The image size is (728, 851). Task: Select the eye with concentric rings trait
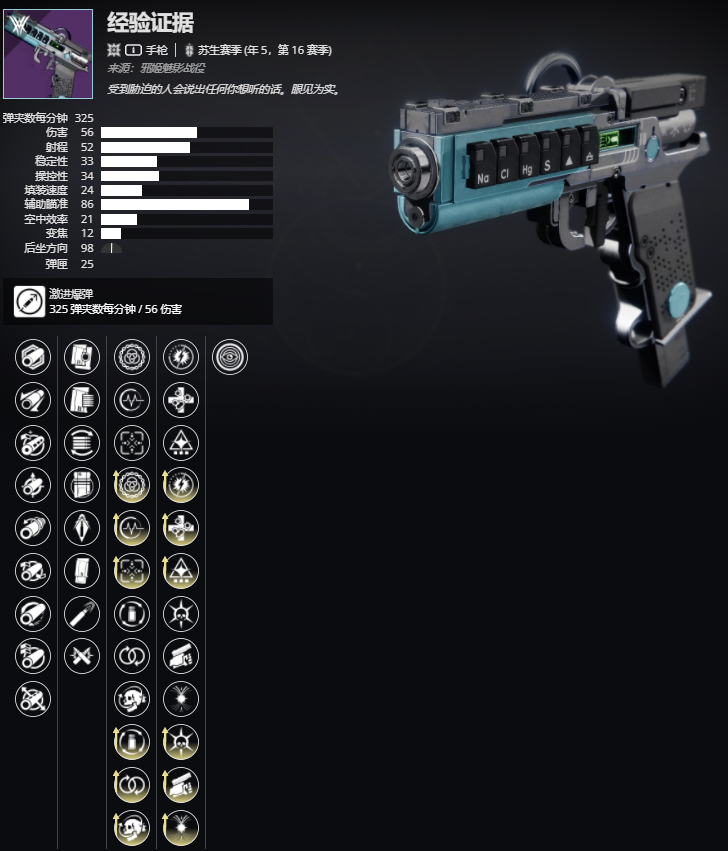pyautogui.click(x=230, y=357)
